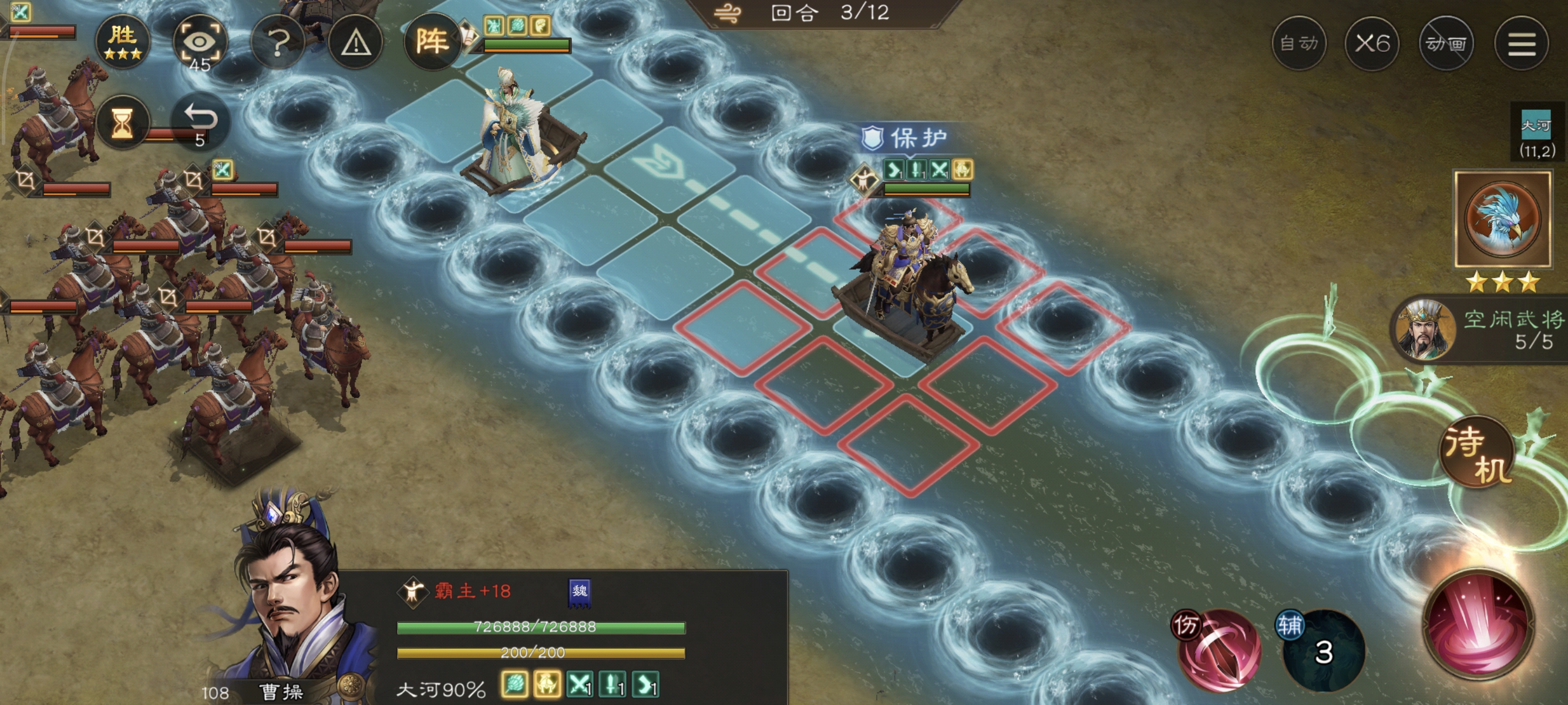Click the warning triangle alert icon
The image size is (1568, 705).
356,43
